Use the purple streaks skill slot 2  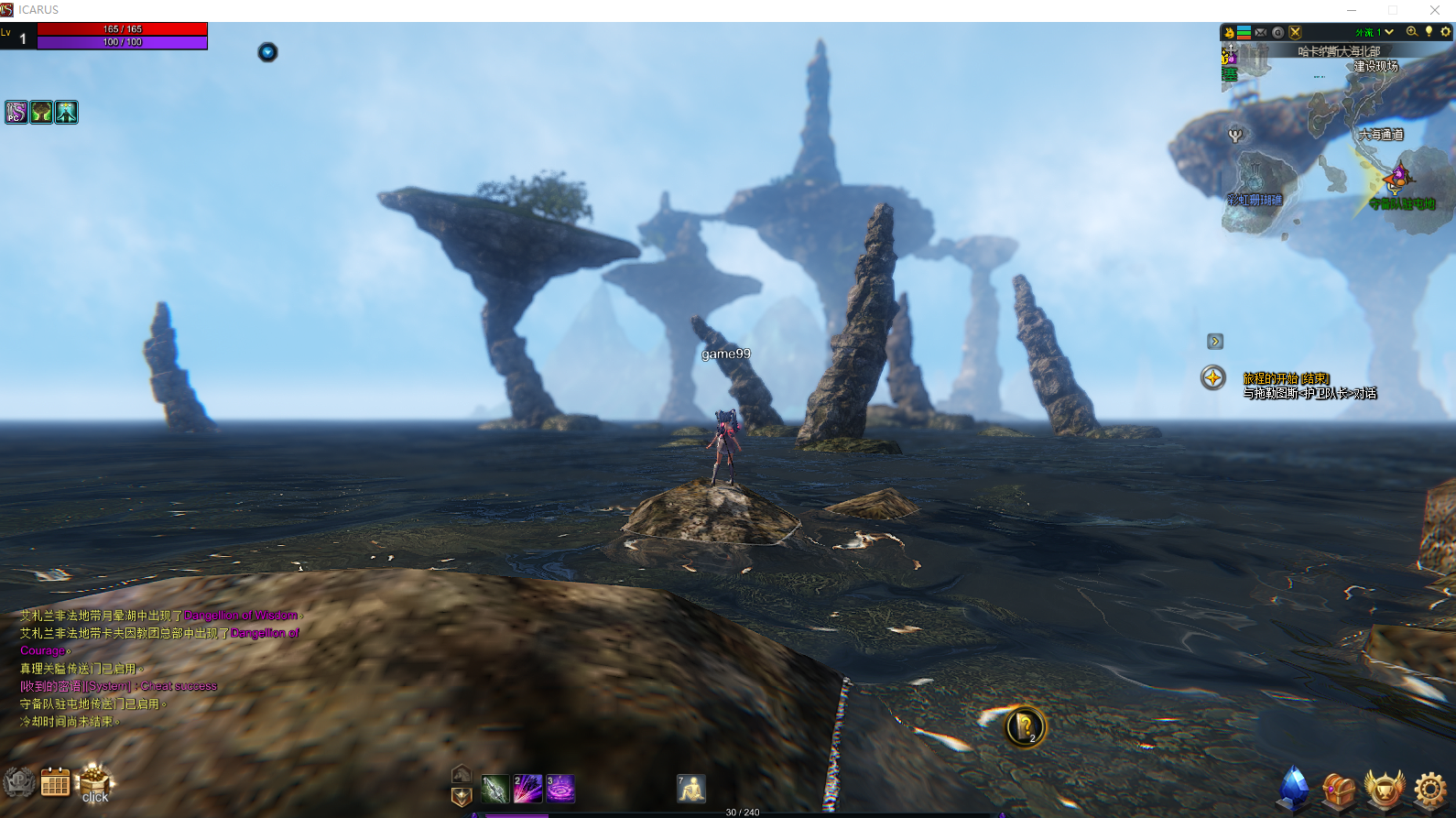[x=527, y=789]
